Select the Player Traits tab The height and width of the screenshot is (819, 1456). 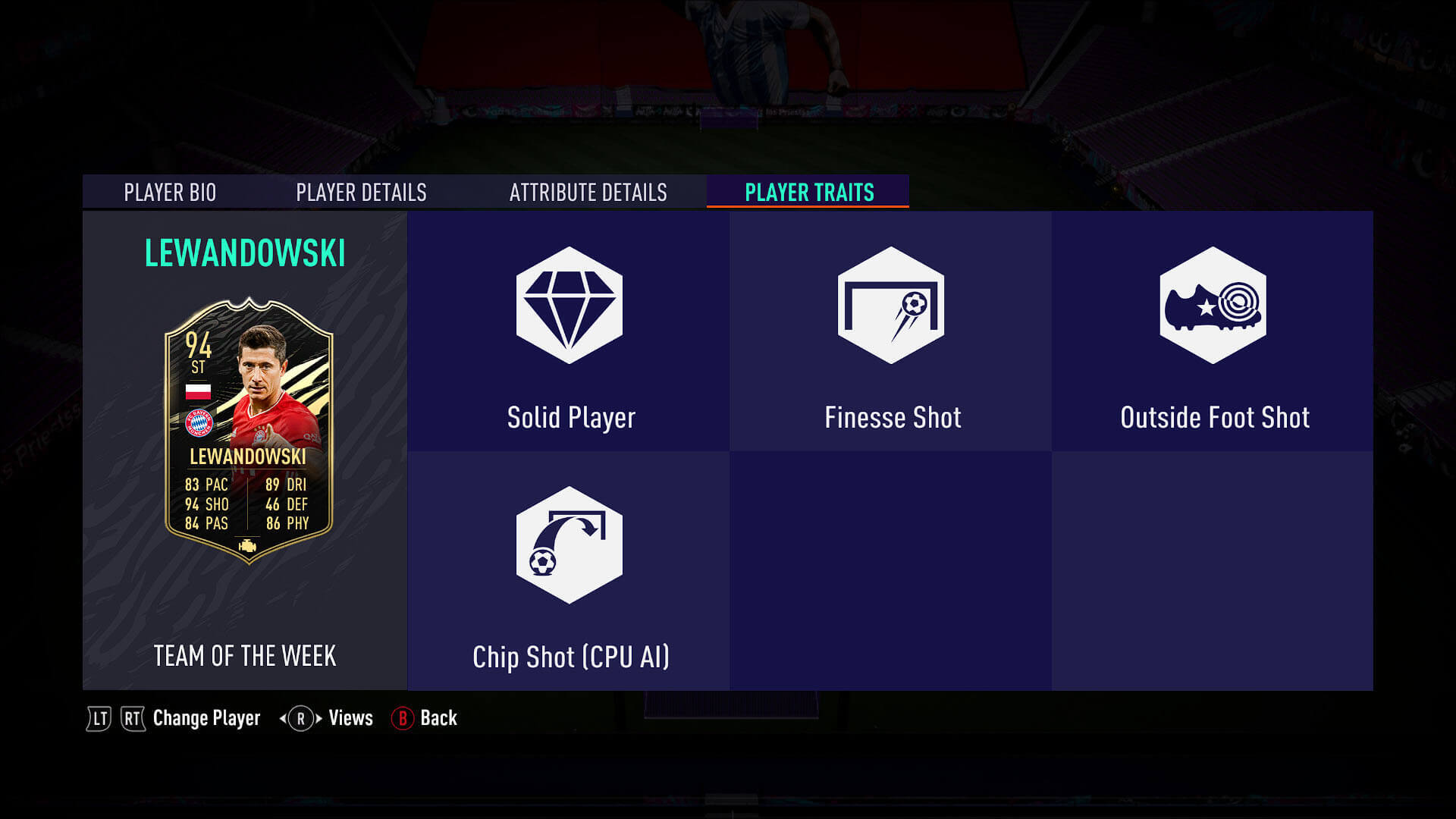pyautogui.click(x=808, y=193)
